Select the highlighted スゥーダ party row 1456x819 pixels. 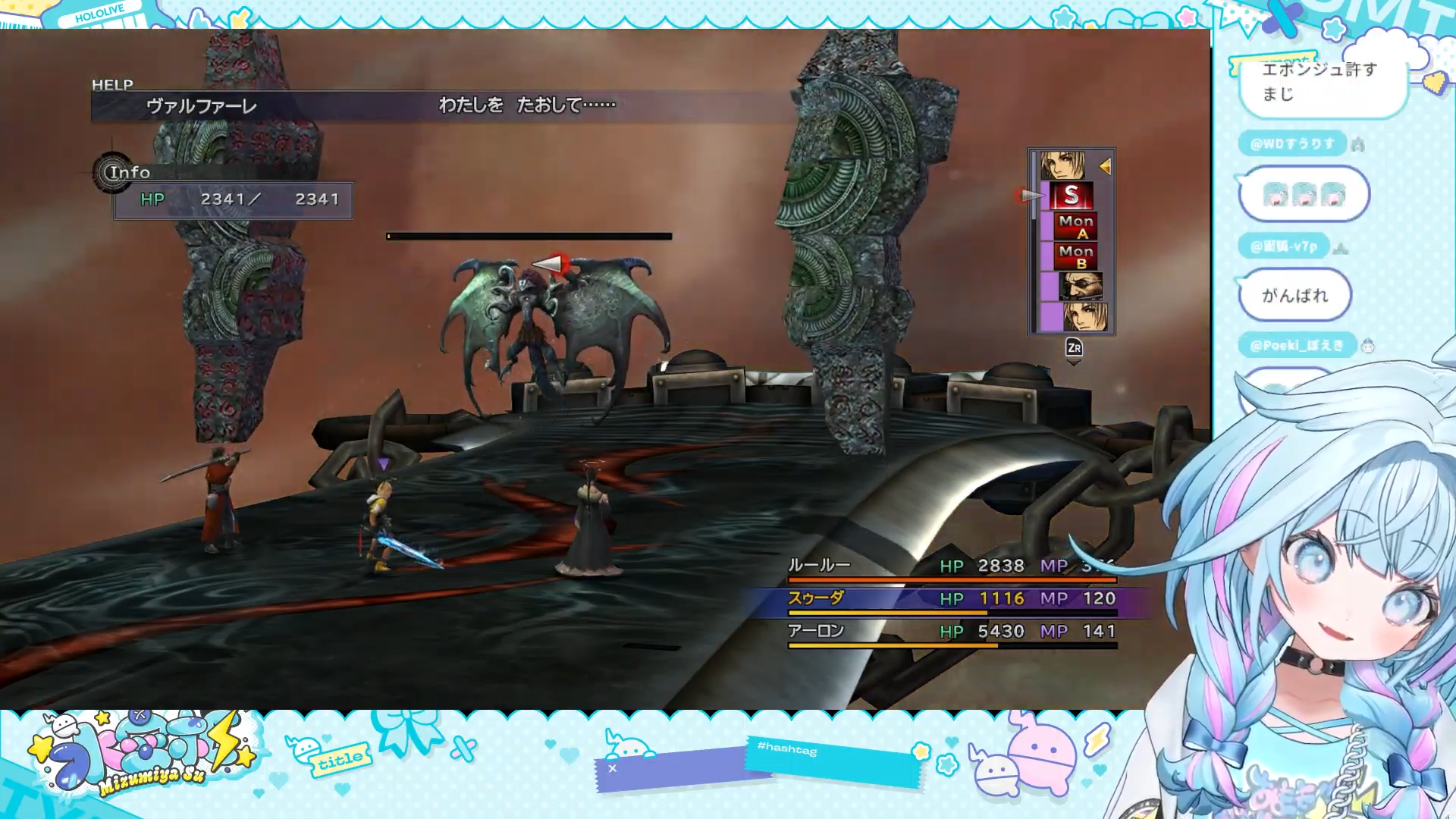[951, 598]
